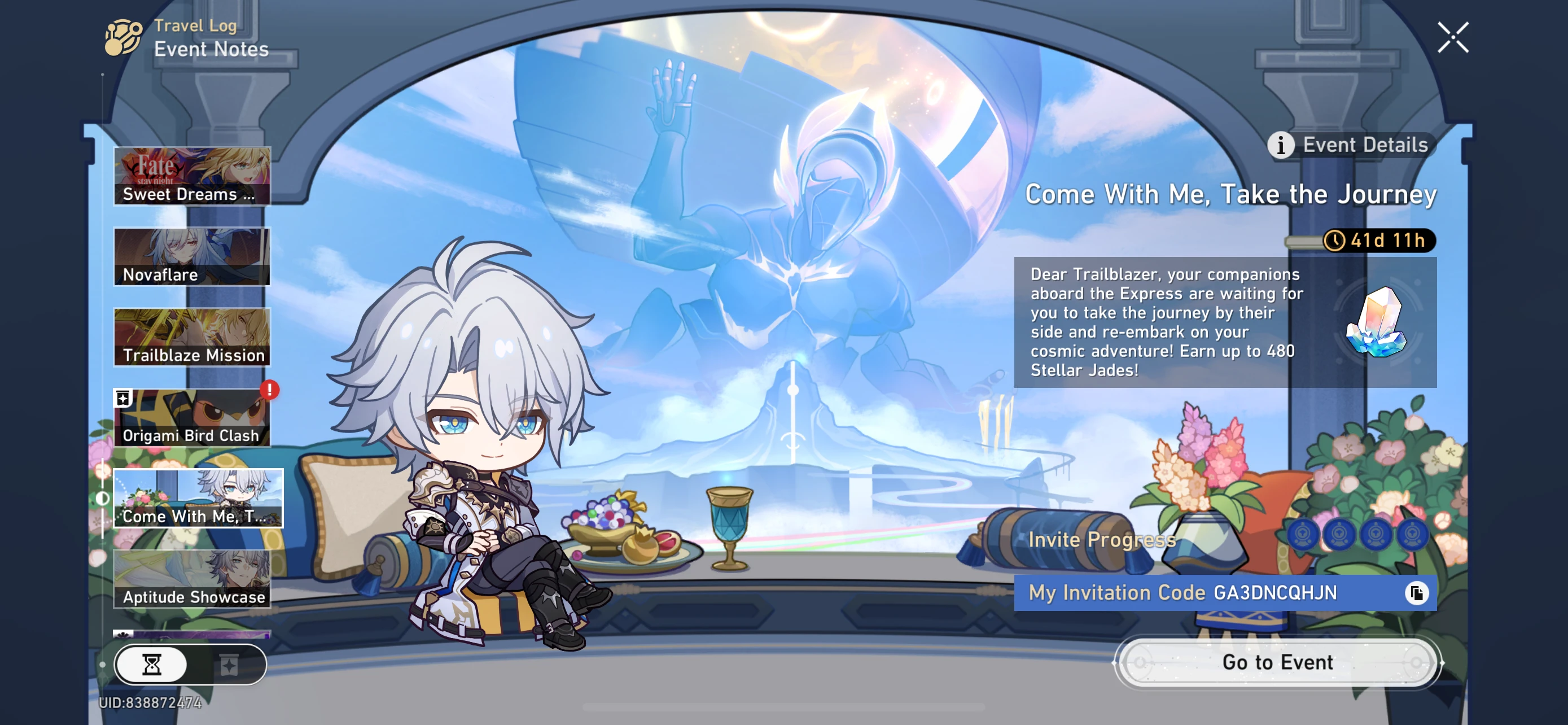Open Event Details via the info icon

click(x=1281, y=145)
